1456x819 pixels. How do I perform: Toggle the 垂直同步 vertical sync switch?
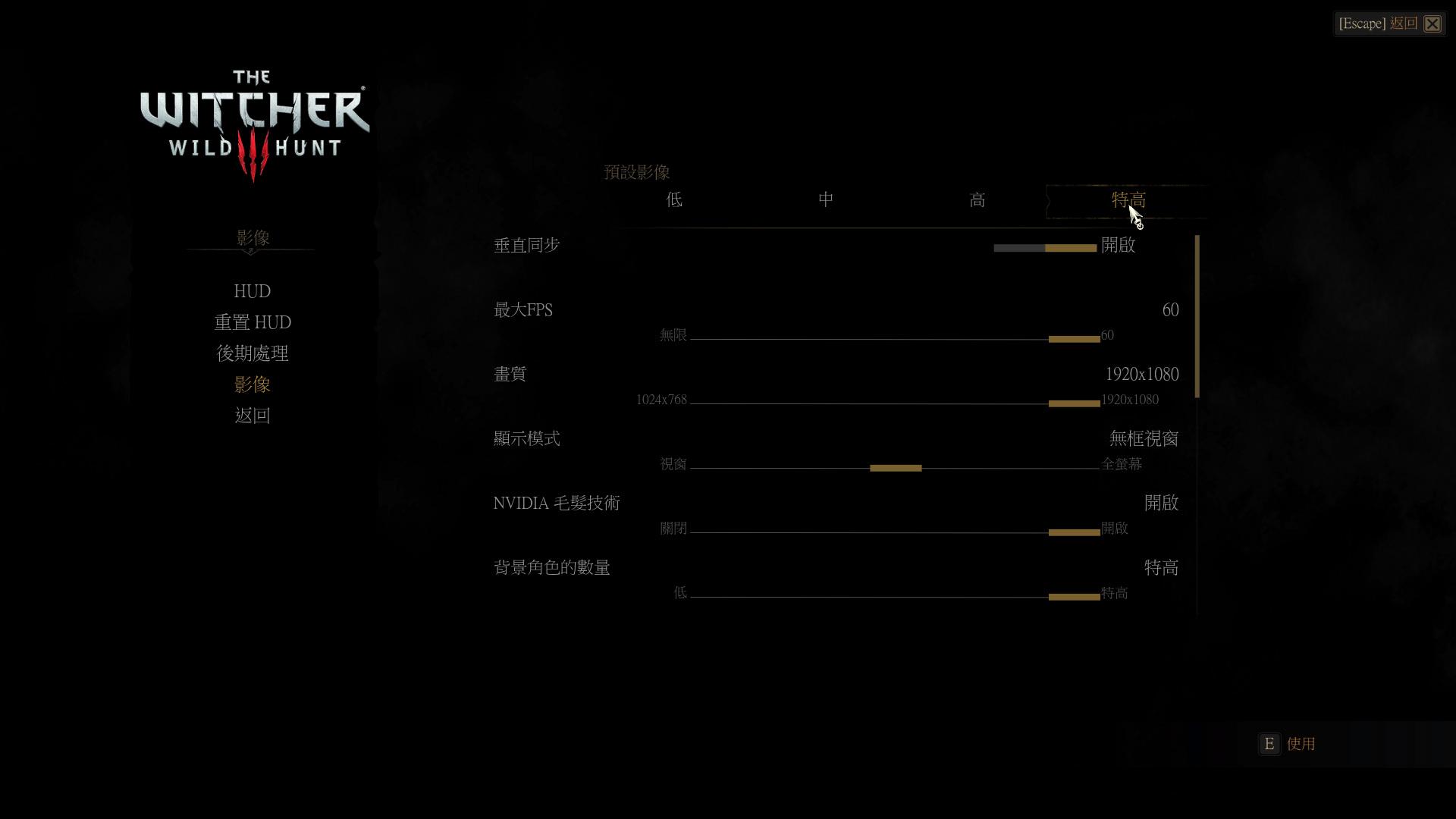(x=1045, y=248)
